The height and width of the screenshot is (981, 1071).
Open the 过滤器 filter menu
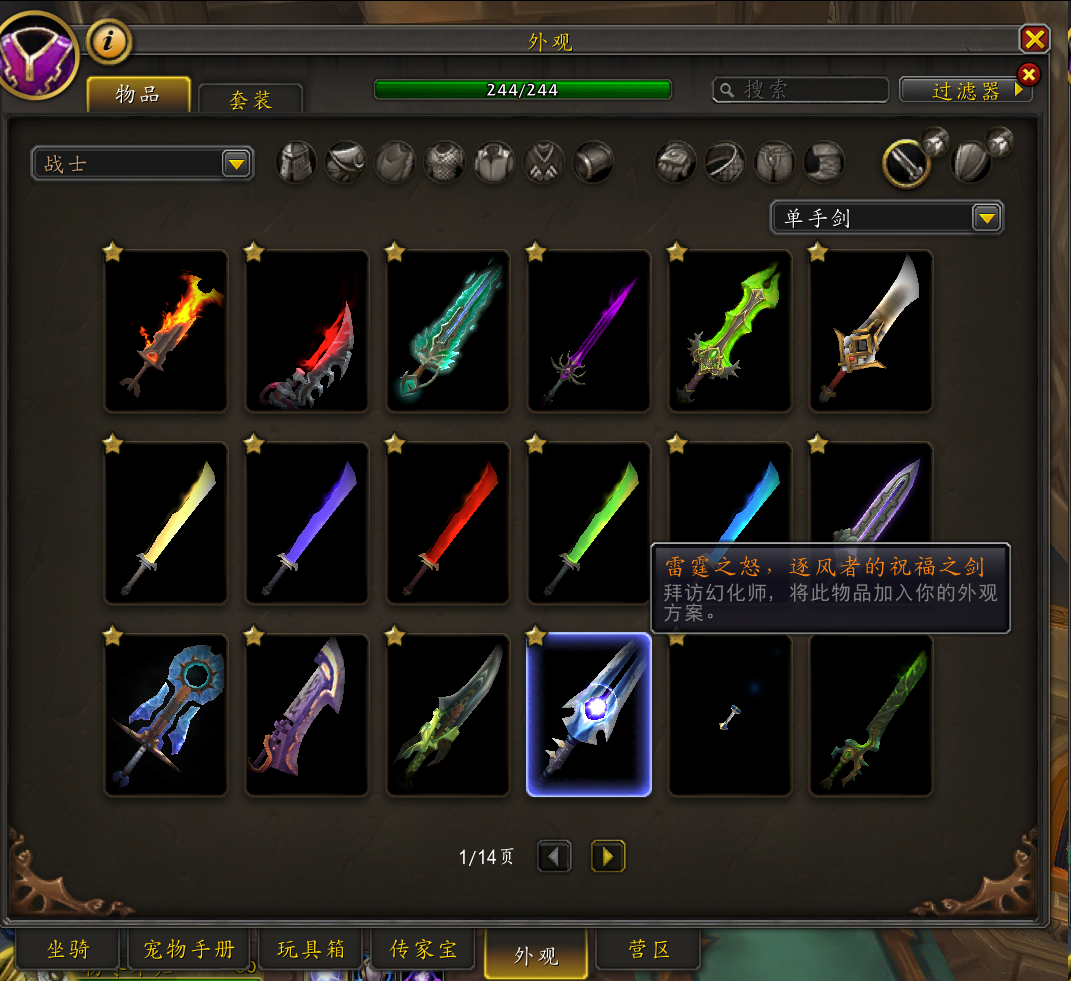965,90
